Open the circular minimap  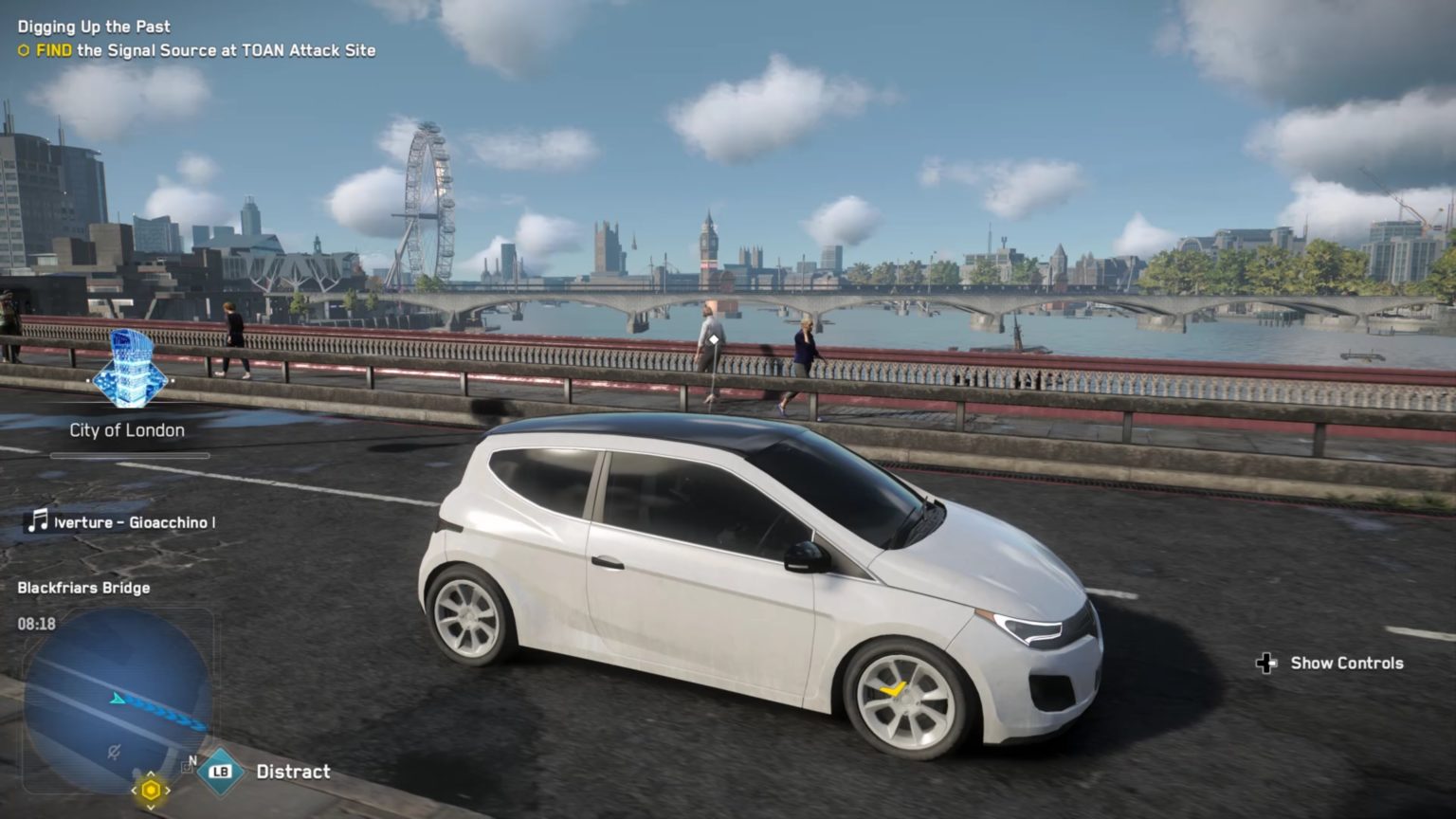click(118, 700)
